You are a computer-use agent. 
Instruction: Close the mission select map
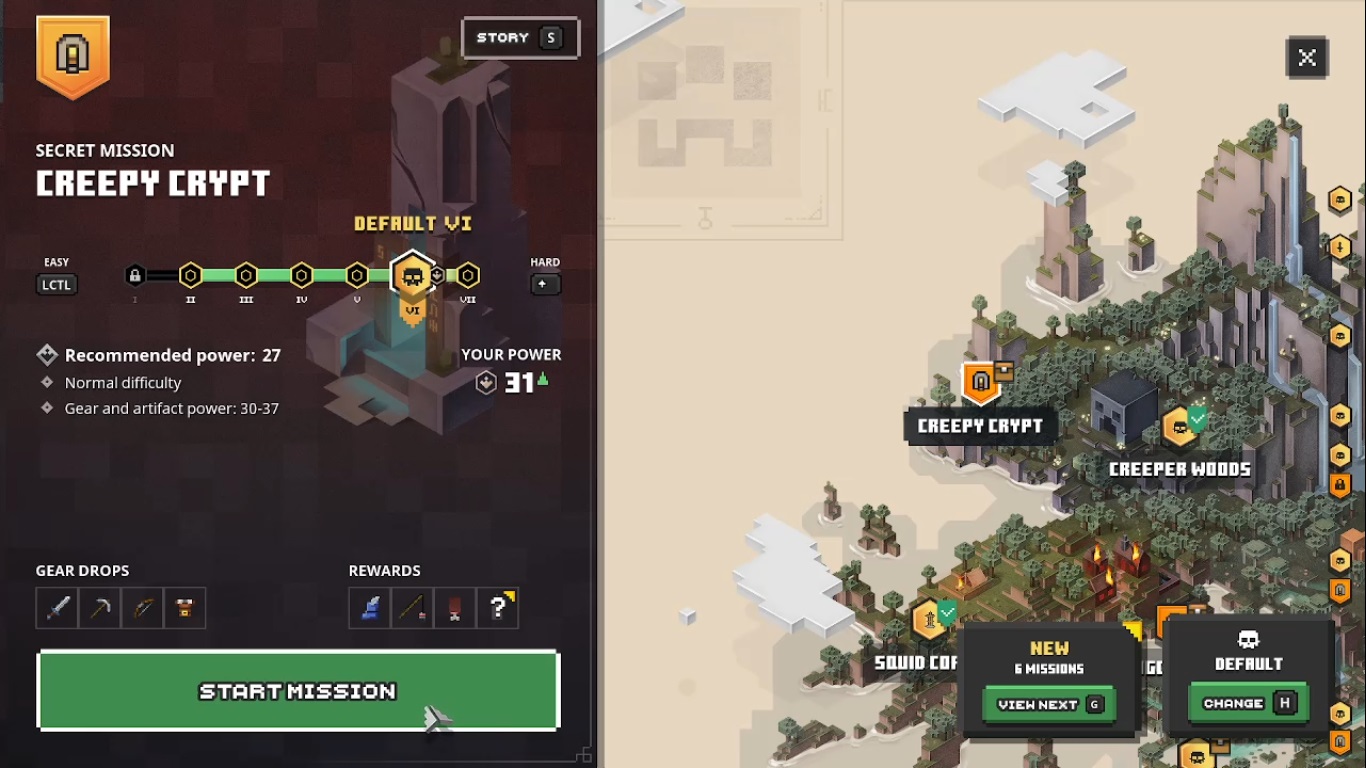click(1307, 58)
